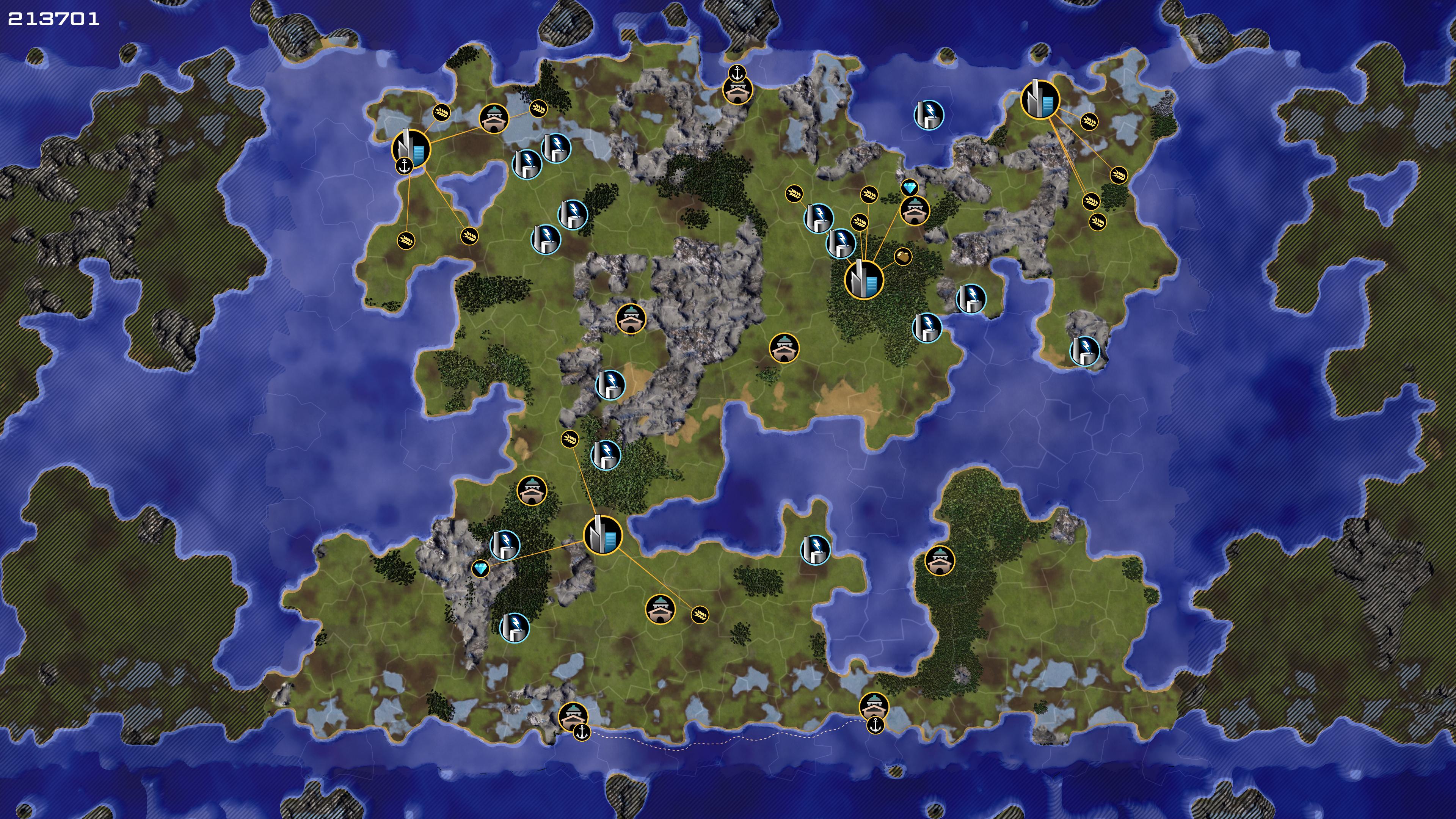The height and width of the screenshot is (819, 1456).
Task: Click the city marker linked to the gold nugget
Action: (863, 279)
